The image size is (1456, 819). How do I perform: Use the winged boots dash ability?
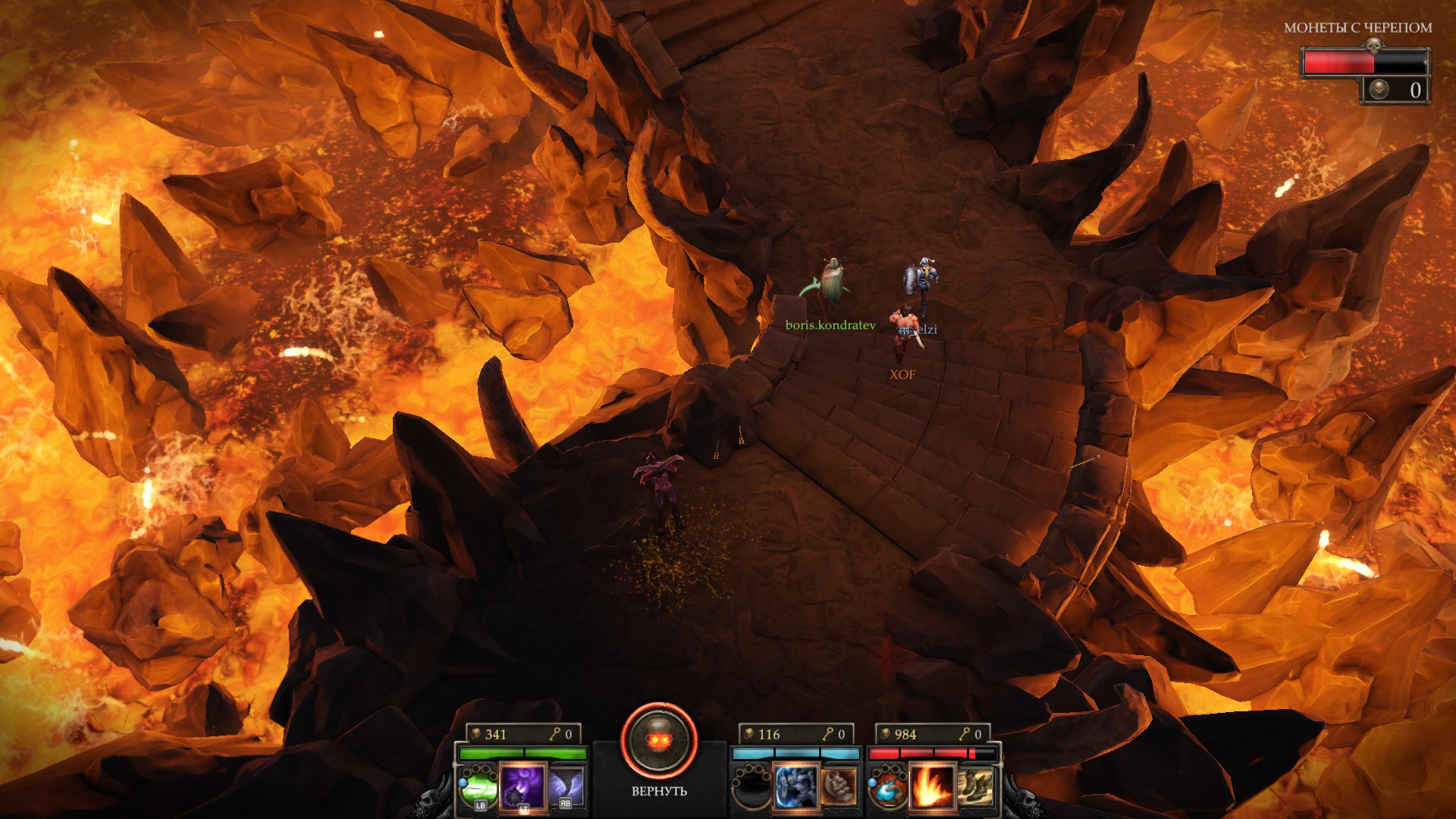[975, 786]
